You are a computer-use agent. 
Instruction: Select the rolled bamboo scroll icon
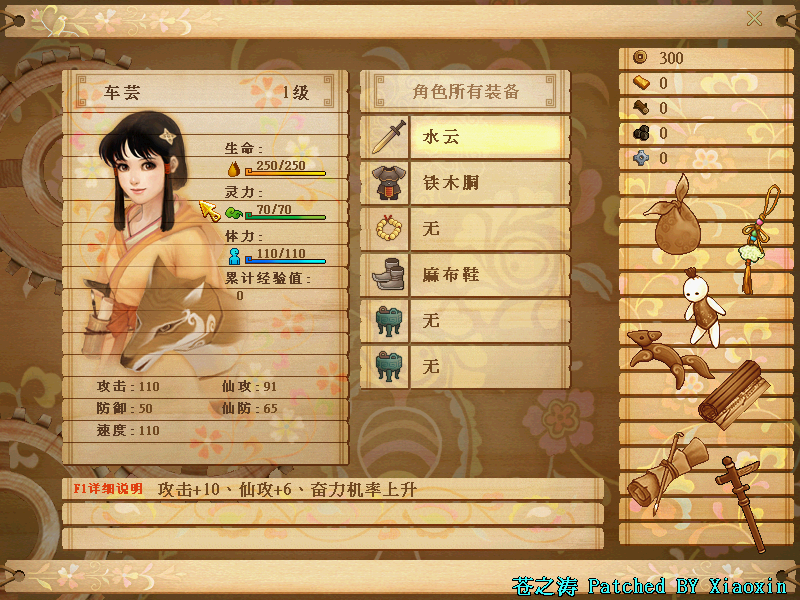[x=736, y=393]
